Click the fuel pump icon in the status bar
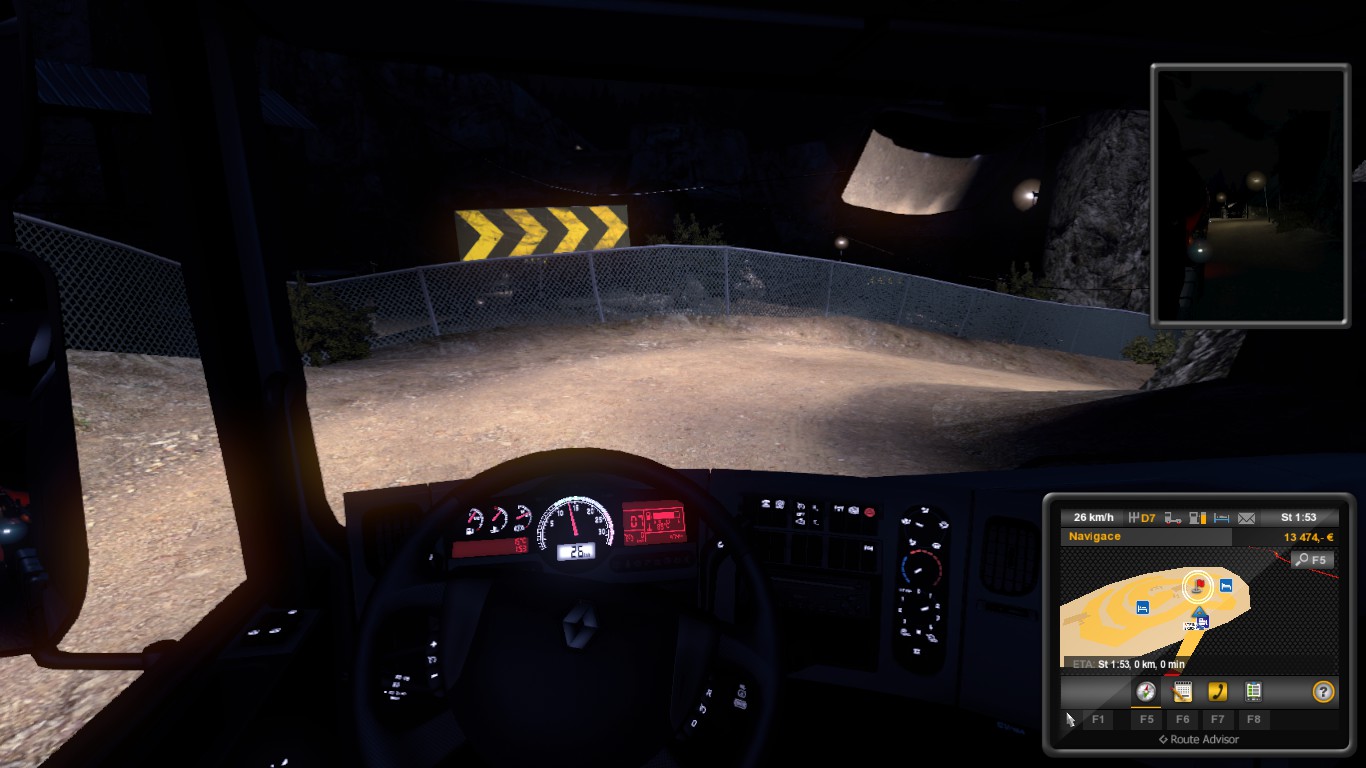1366x768 pixels. pyautogui.click(x=1196, y=516)
